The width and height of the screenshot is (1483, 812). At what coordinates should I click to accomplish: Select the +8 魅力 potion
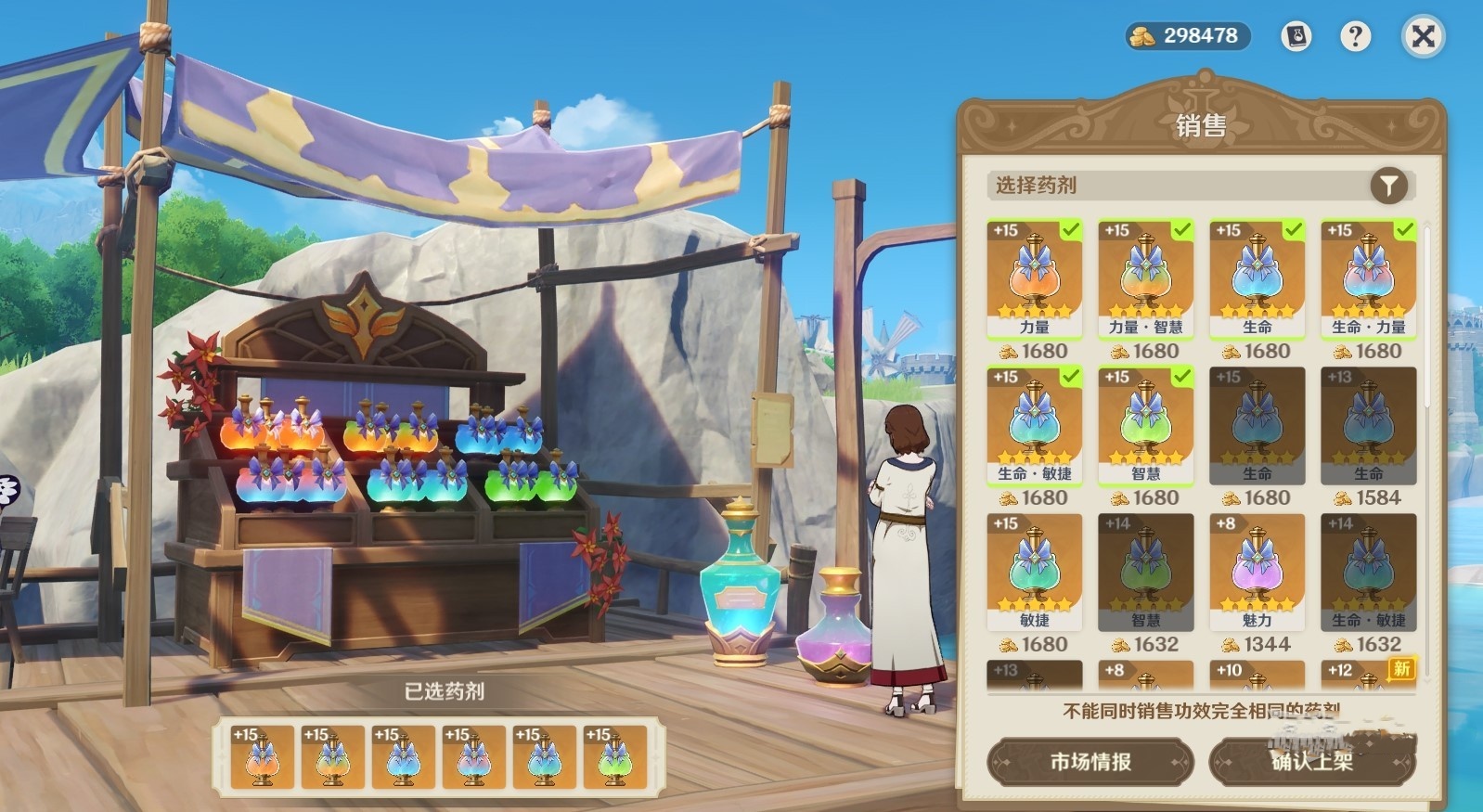1257,572
